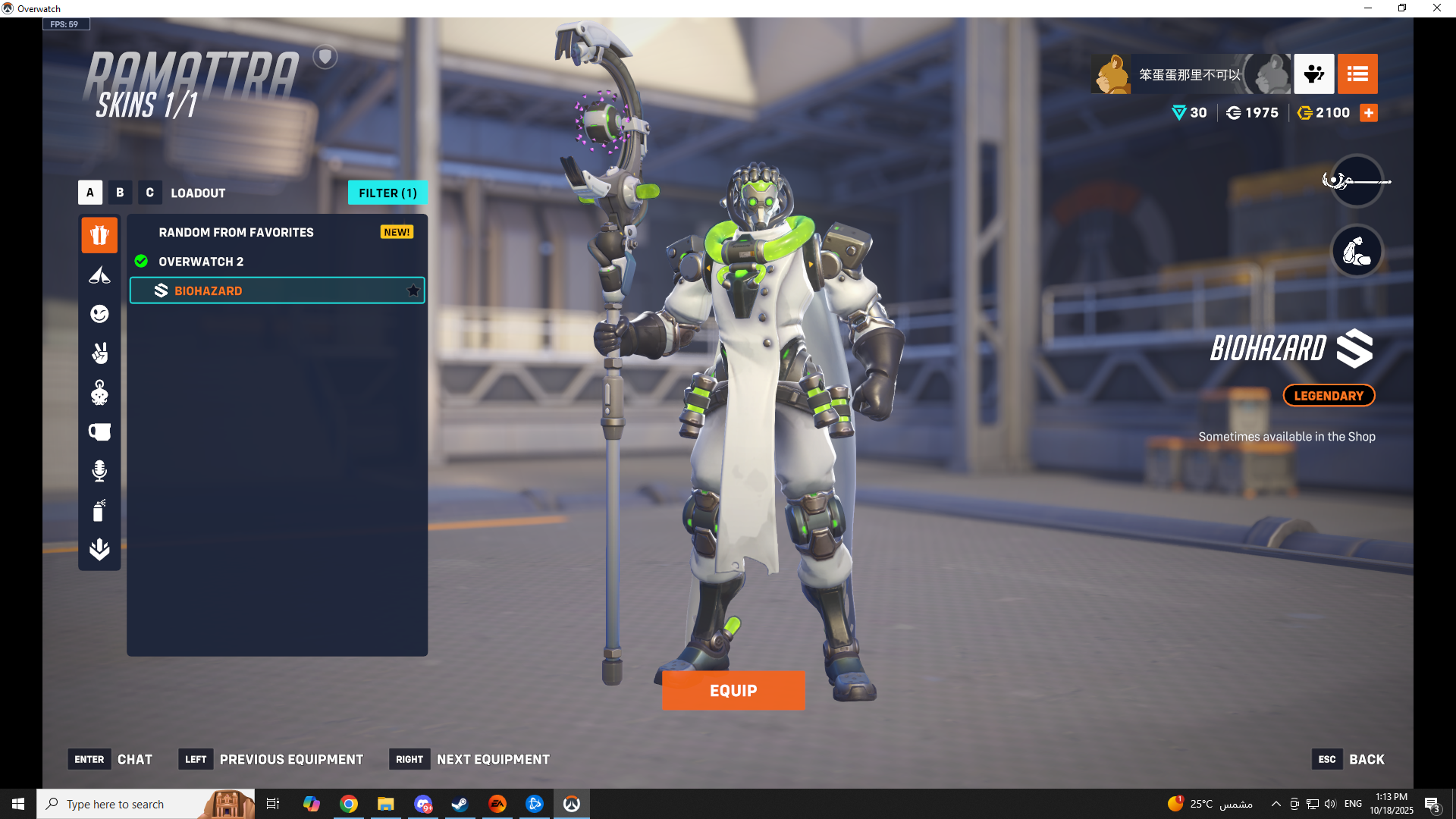Add coins with the orange plus button
This screenshot has height=819, width=1456.
pyautogui.click(x=1369, y=113)
